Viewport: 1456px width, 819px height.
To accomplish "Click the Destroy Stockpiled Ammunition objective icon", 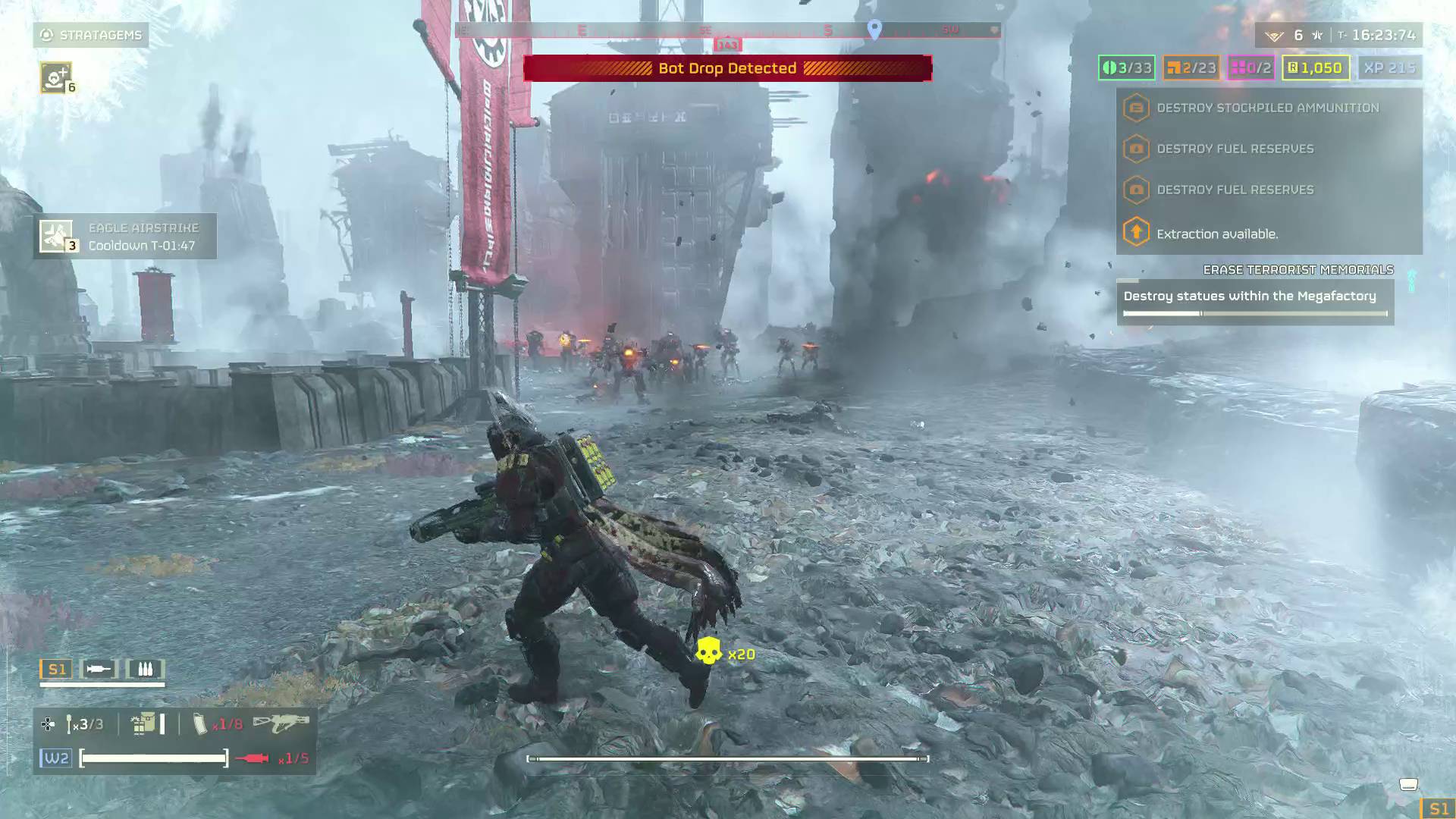I will pyautogui.click(x=1135, y=107).
